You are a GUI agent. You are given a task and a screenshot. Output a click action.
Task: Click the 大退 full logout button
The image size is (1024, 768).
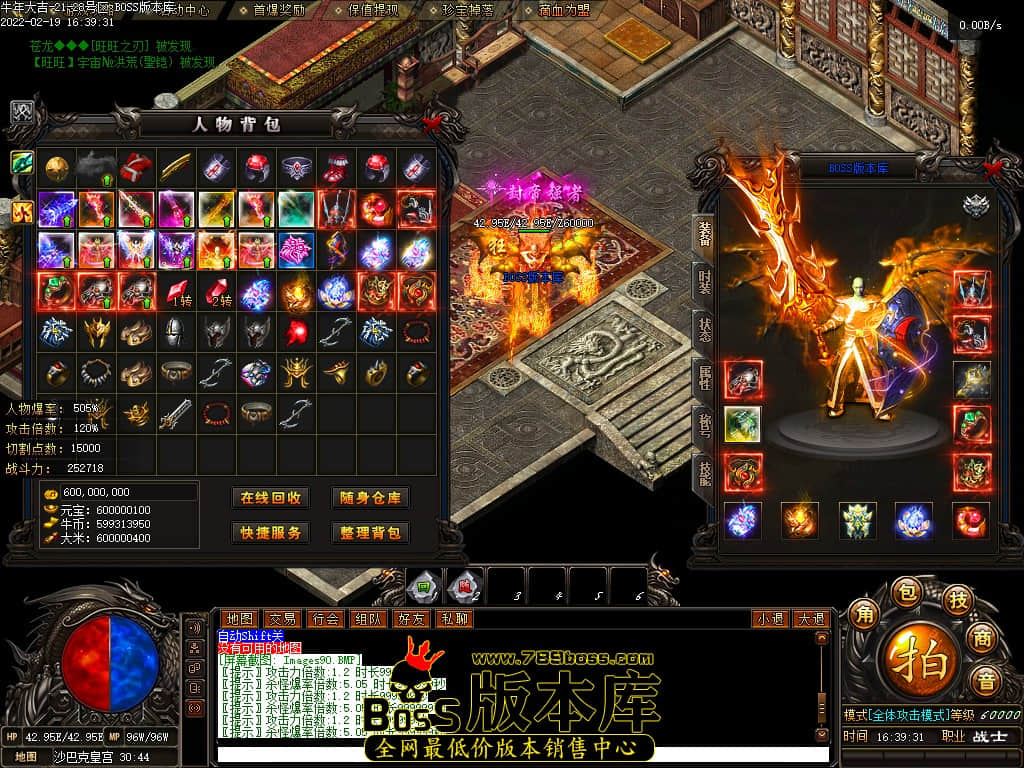click(810, 619)
